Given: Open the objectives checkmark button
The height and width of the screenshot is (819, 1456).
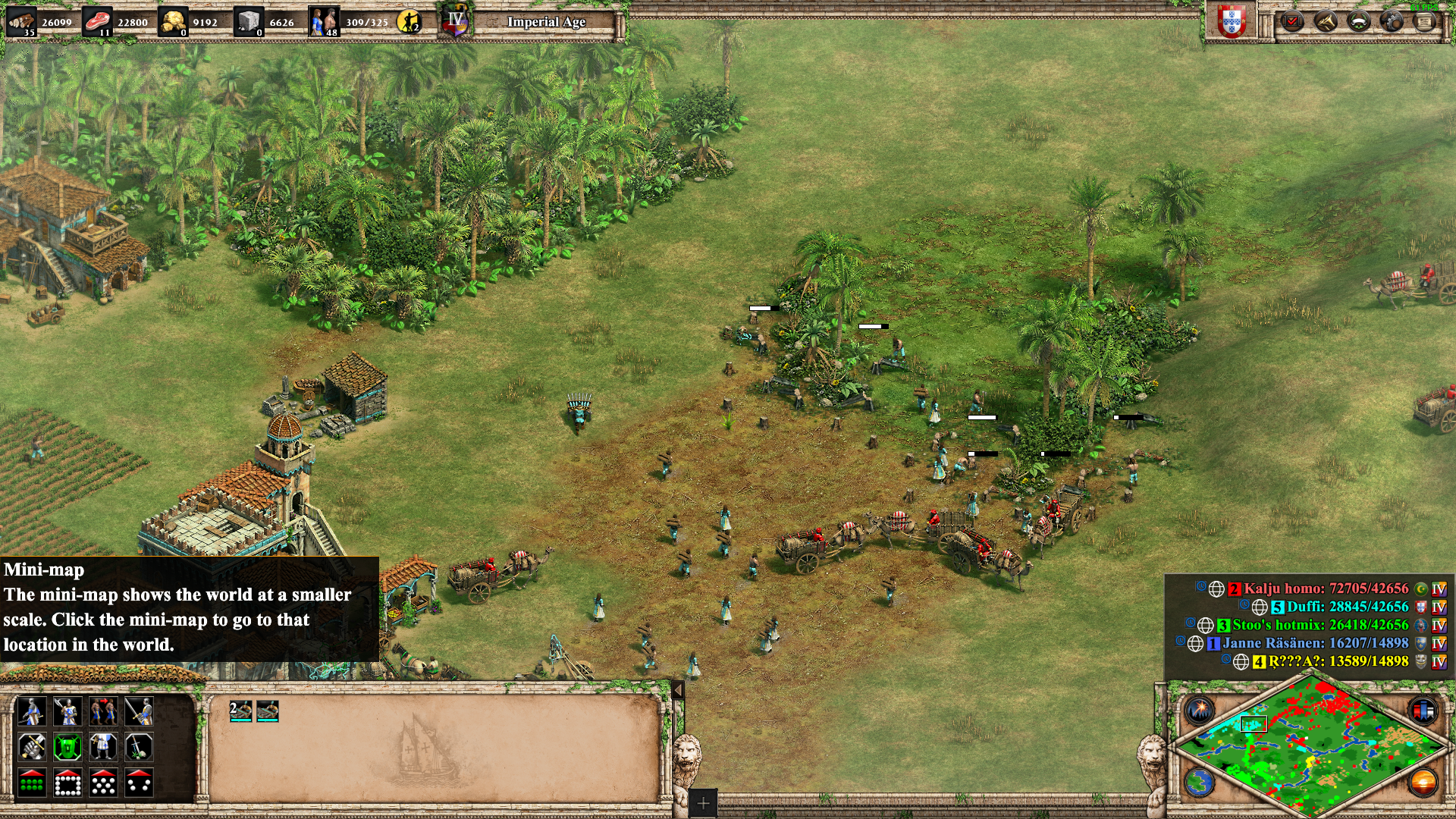Looking at the screenshot, I should 1293,21.
